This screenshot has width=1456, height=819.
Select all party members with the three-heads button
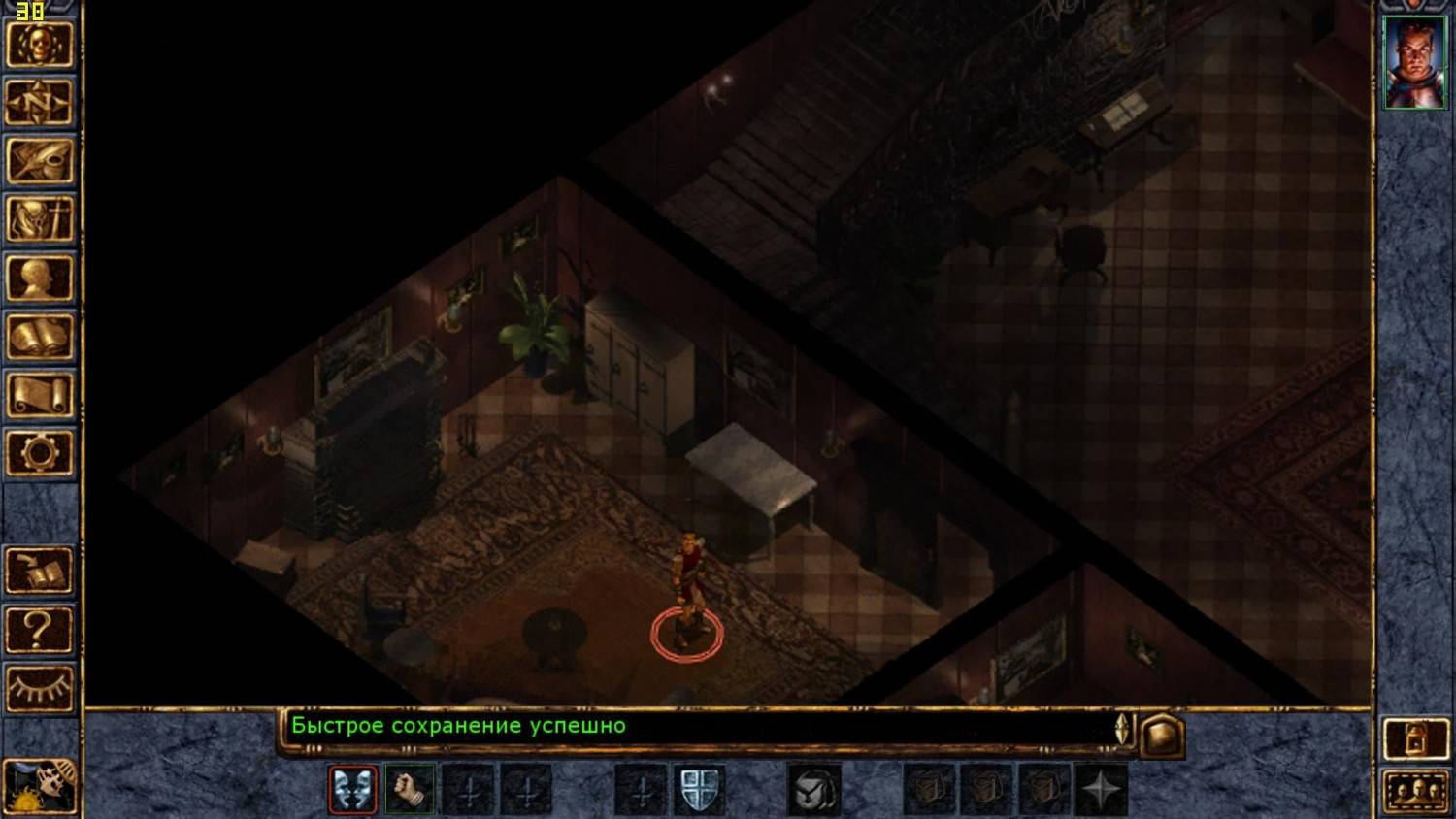click(x=1414, y=790)
